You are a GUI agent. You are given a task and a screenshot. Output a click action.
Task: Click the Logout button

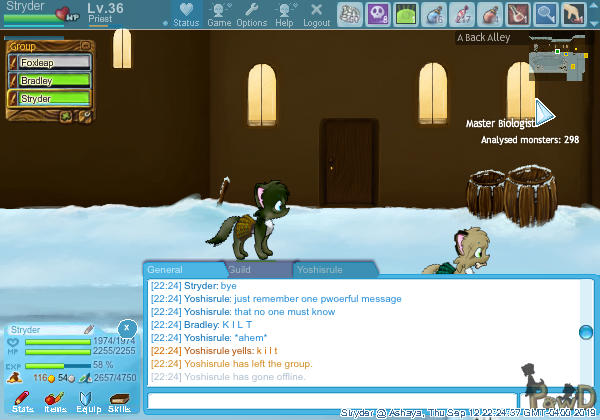point(316,13)
